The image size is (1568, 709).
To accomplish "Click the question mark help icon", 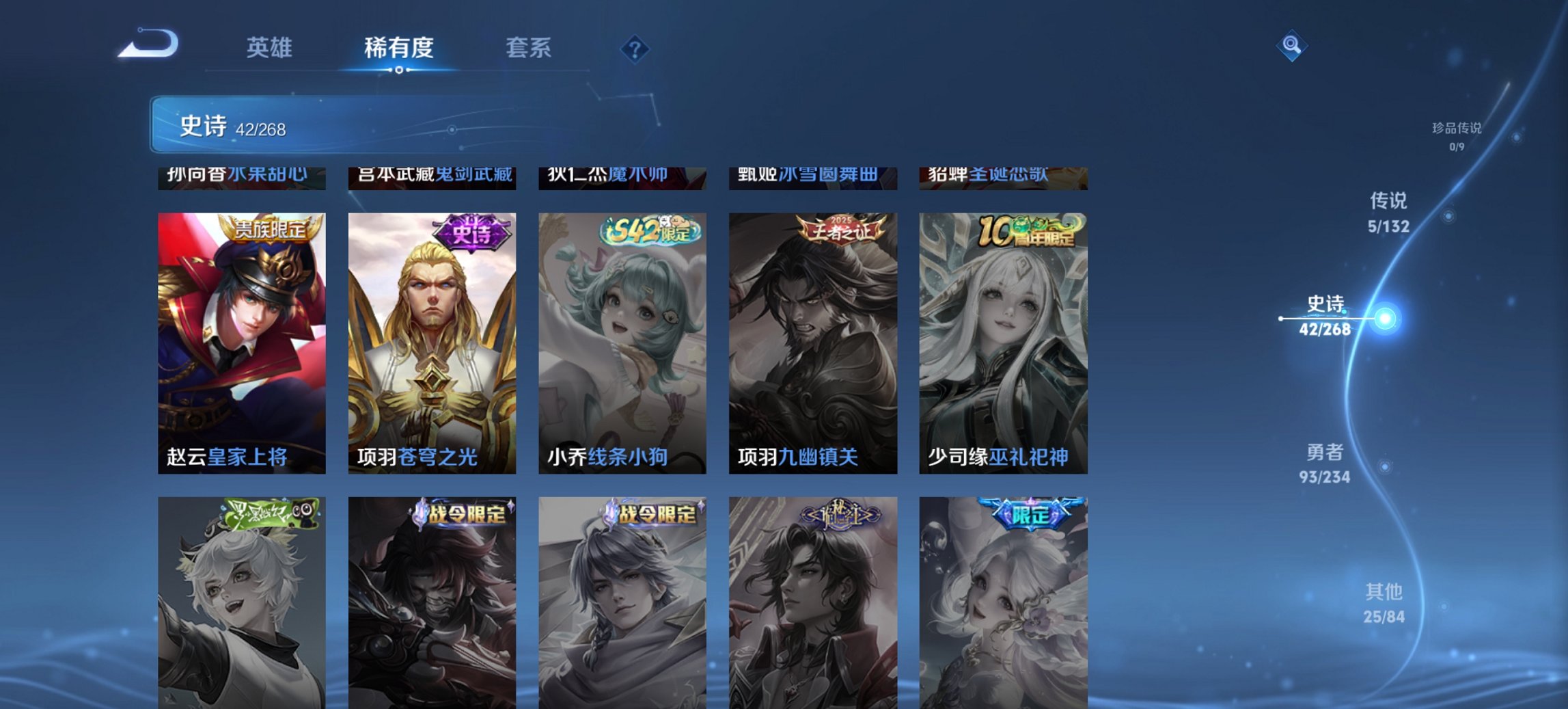I will click(634, 48).
